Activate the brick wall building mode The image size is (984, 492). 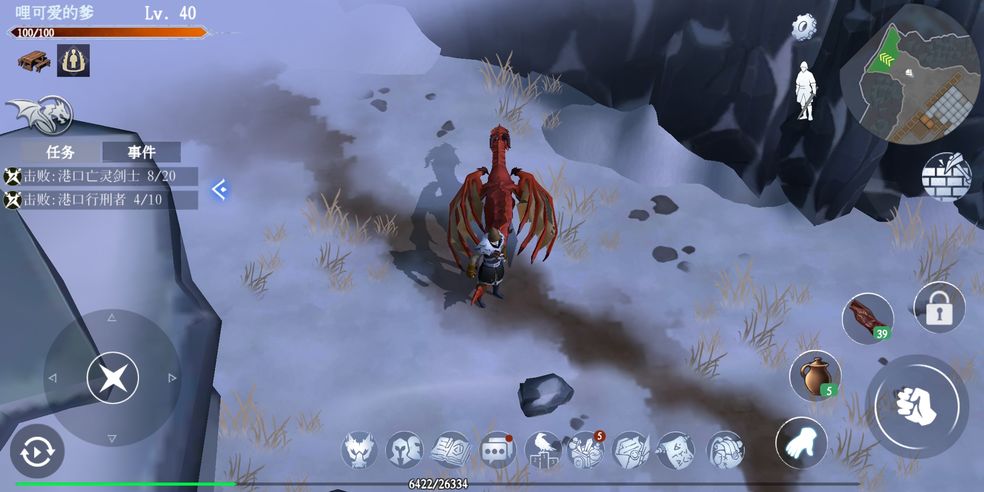coord(946,177)
